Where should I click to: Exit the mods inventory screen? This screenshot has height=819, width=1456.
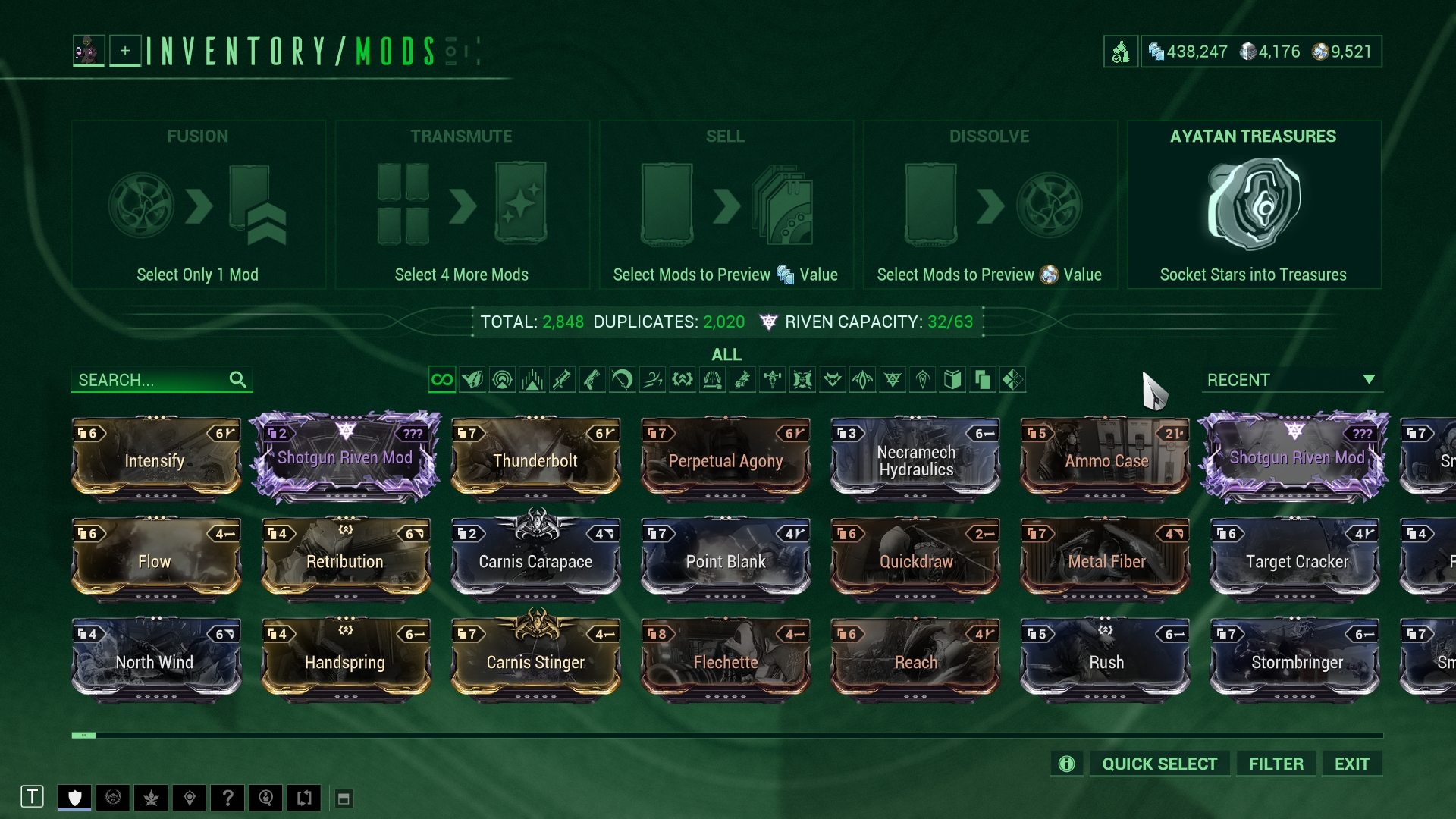coord(1351,764)
